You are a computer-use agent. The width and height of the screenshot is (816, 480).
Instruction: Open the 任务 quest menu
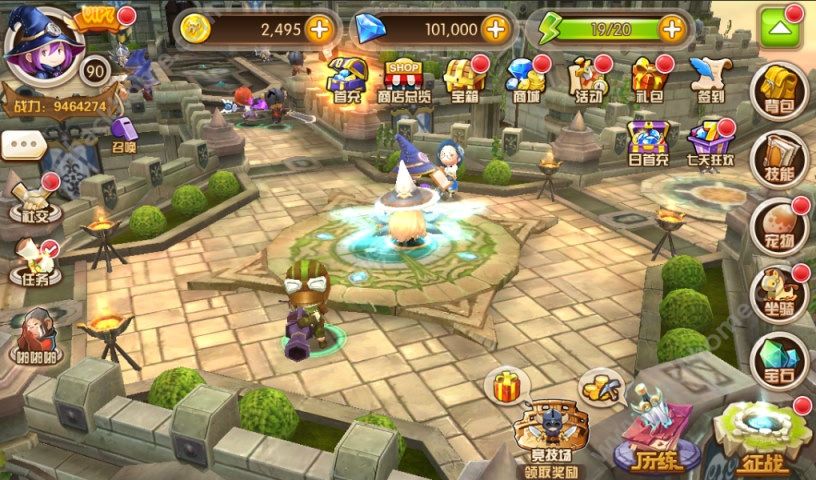click(35, 264)
